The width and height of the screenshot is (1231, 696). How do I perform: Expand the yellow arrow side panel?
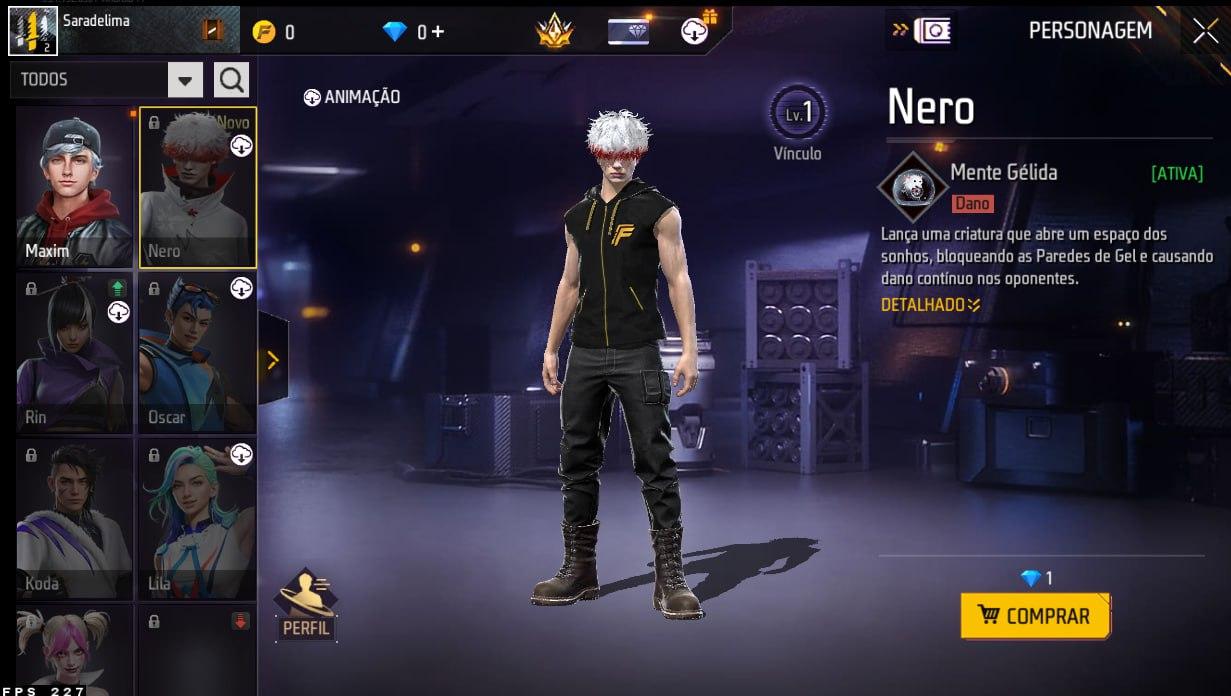coord(272,360)
